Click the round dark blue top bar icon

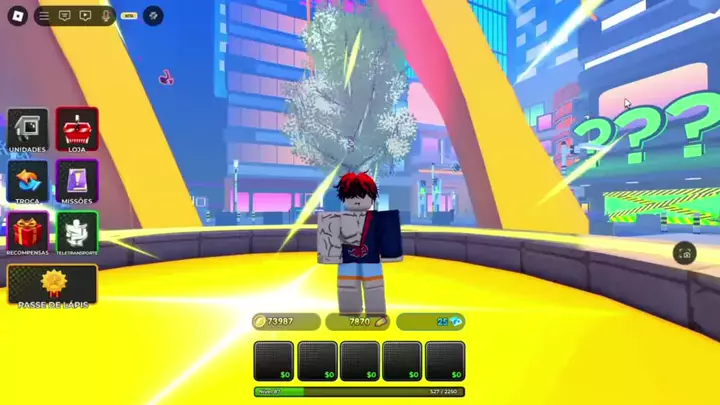tap(153, 16)
